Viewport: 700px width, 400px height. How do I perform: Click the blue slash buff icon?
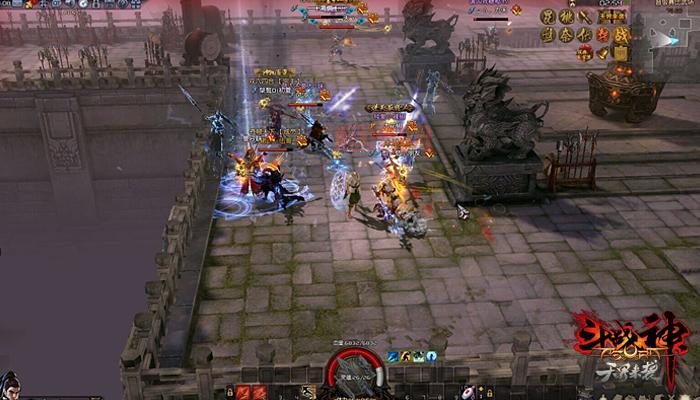(393, 356)
